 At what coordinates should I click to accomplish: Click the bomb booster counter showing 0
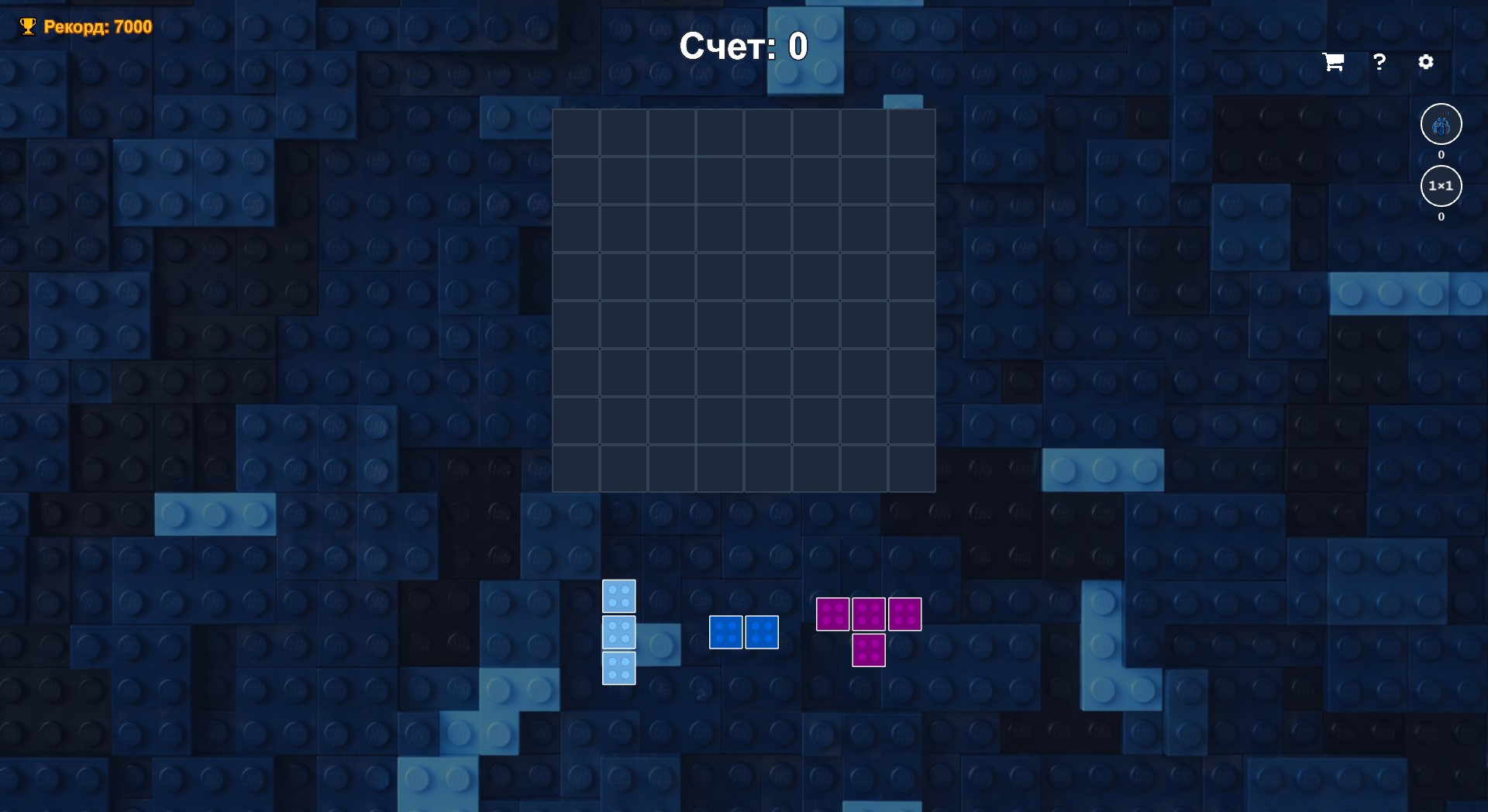coord(1441,154)
